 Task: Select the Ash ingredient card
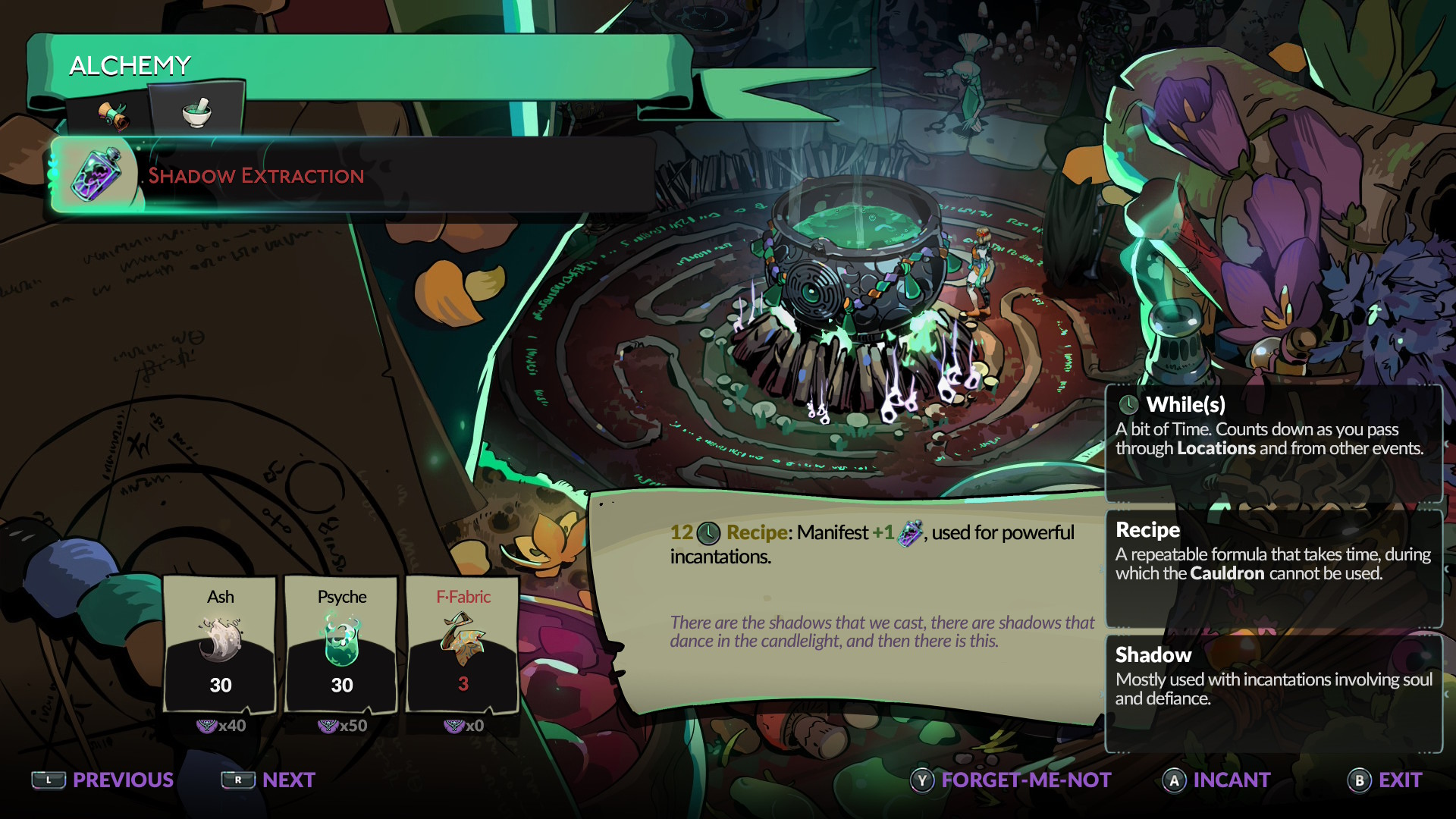click(x=221, y=645)
